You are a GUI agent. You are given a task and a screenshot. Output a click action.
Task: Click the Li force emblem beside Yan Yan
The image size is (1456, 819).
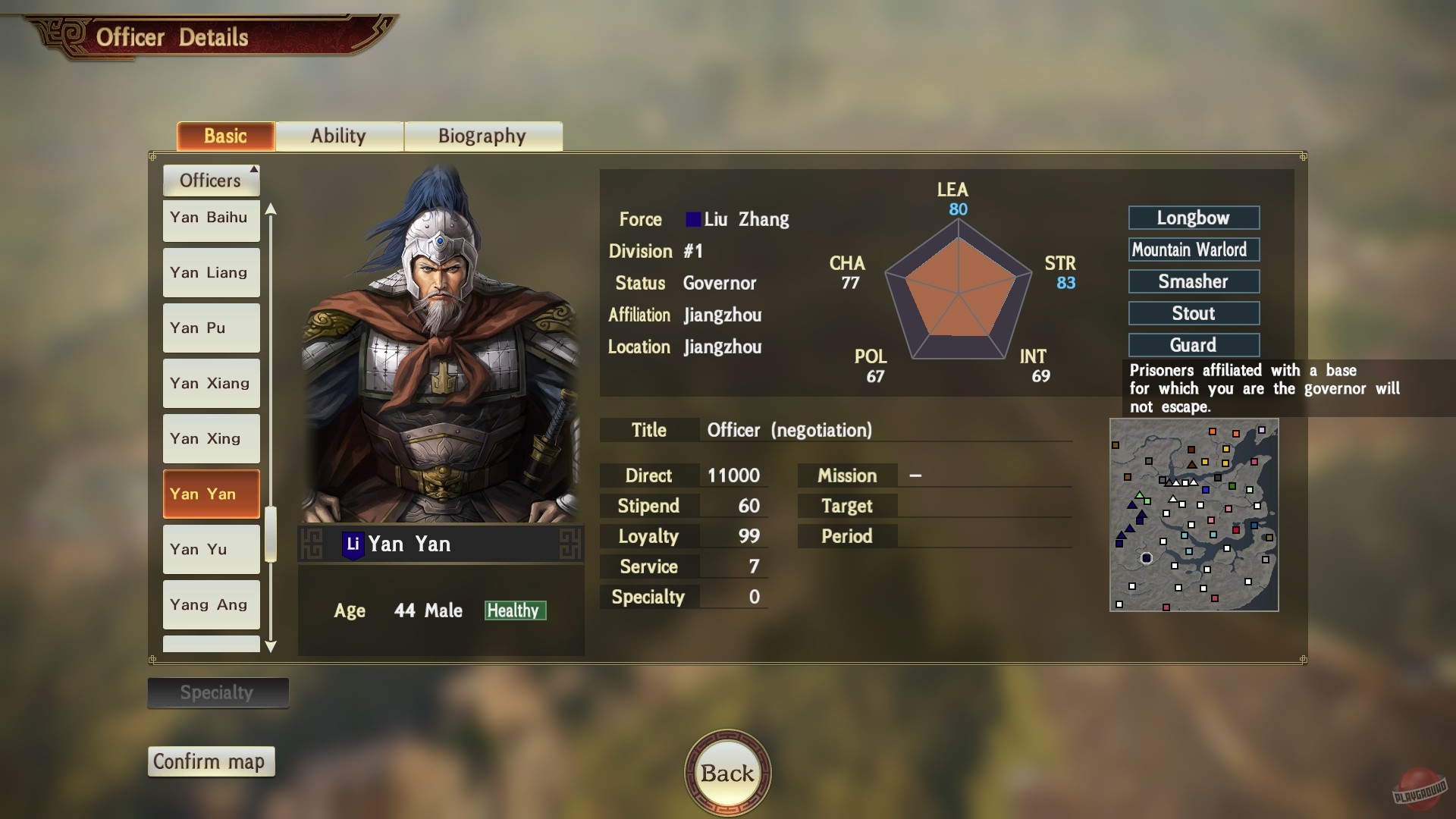point(353,543)
